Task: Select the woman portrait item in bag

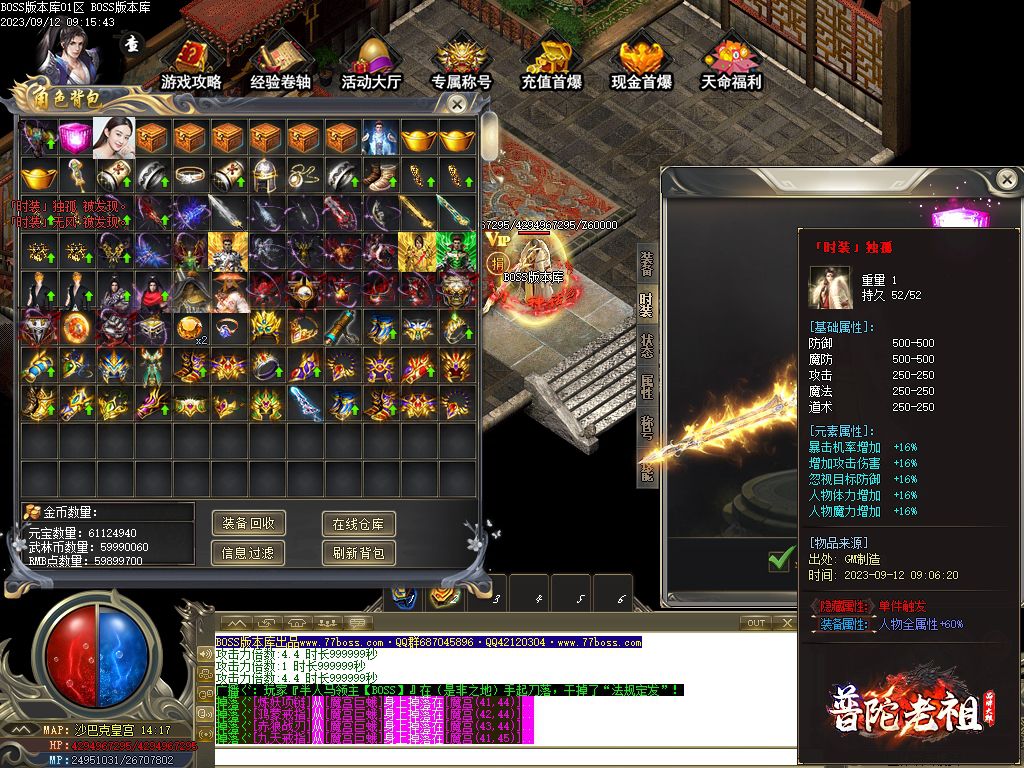Action: (x=112, y=138)
